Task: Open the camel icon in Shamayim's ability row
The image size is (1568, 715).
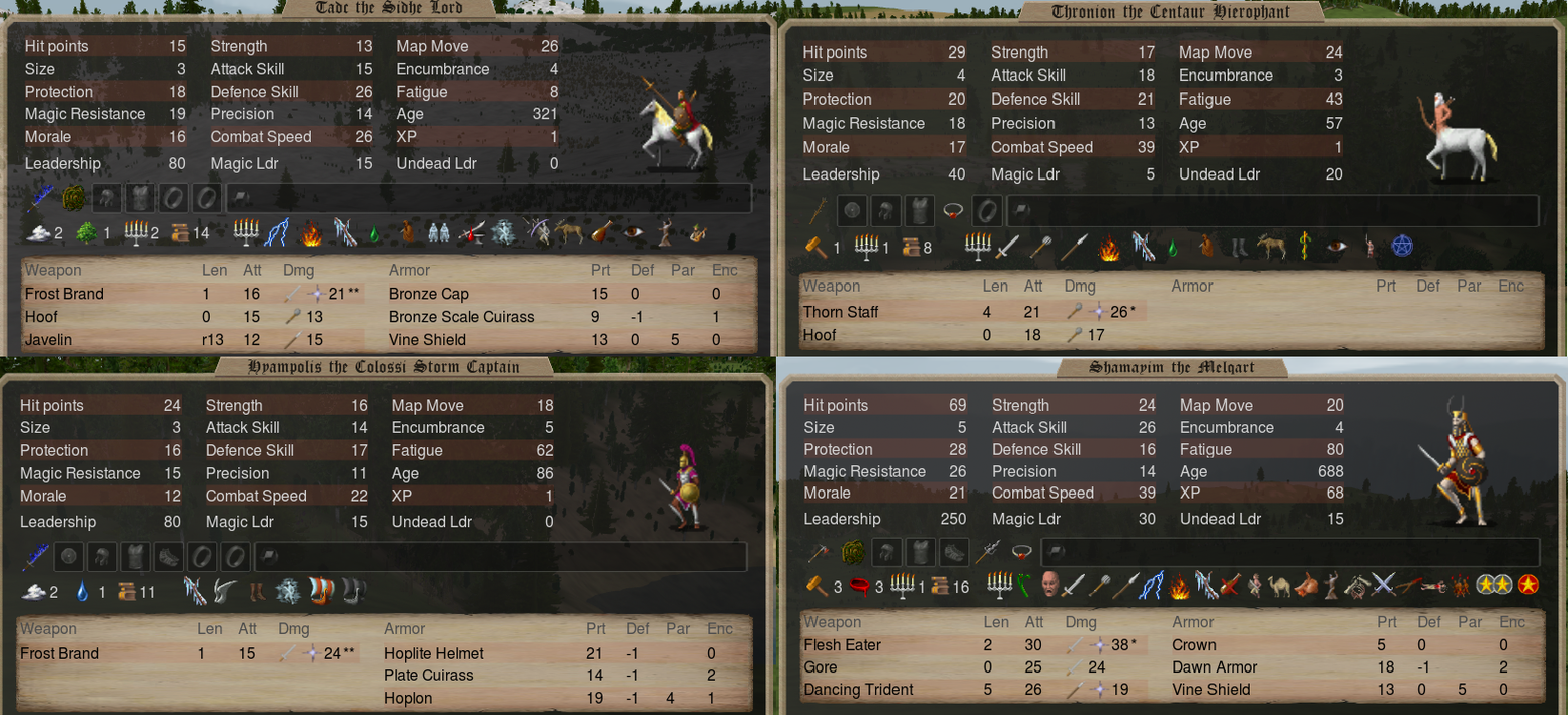Action: point(1279,585)
